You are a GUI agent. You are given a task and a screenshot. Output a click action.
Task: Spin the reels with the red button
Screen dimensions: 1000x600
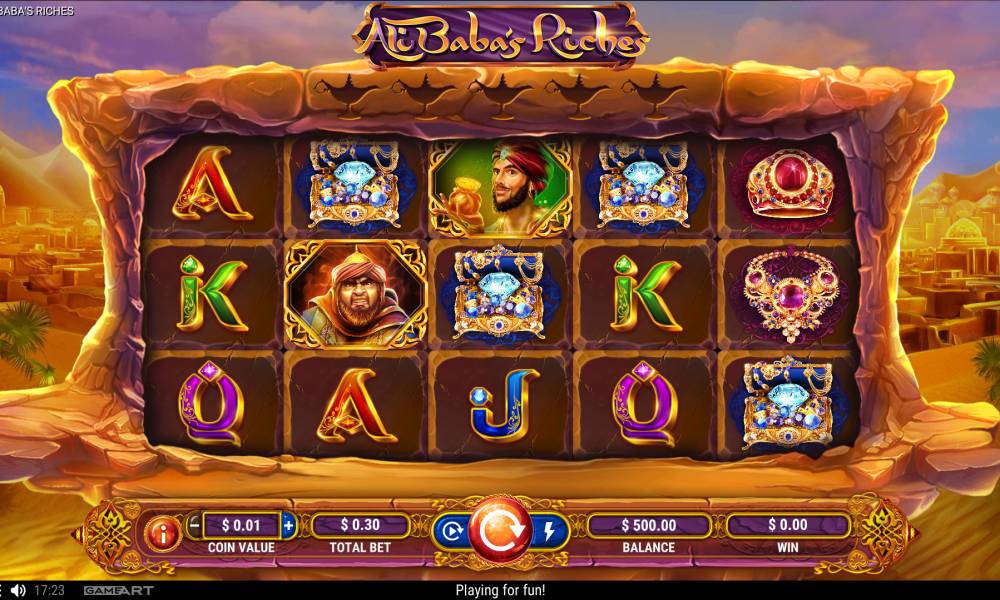tap(499, 530)
